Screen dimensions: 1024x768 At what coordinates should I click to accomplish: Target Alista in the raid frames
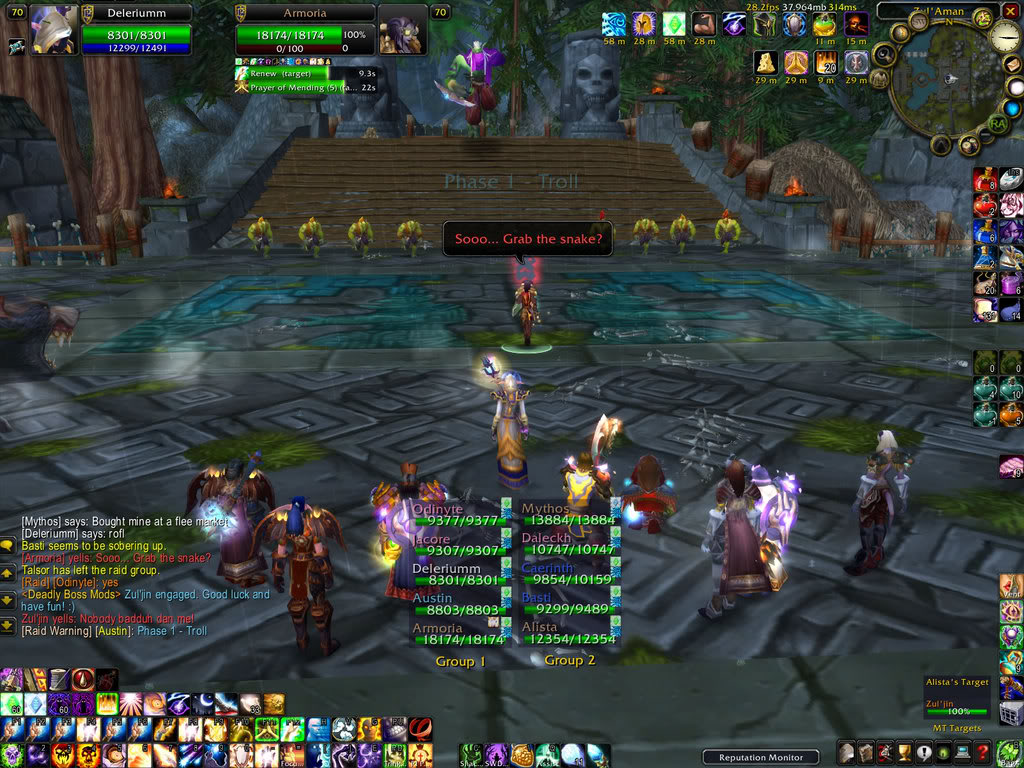click(567, 633)
